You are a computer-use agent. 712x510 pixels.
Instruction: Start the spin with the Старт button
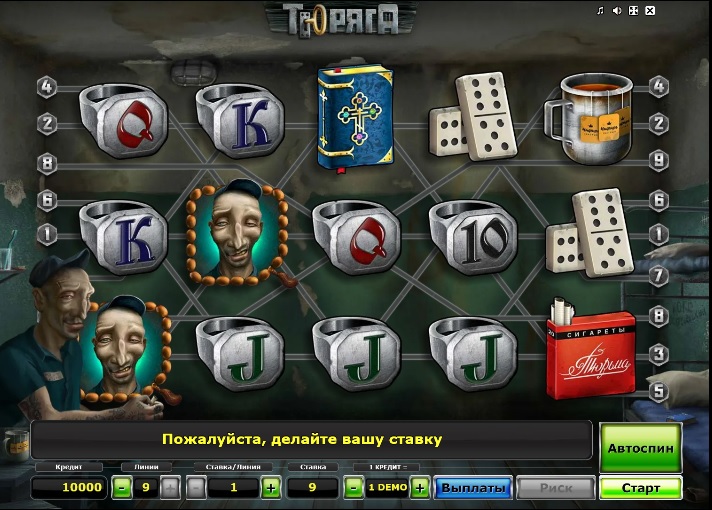[x=640, y=488]
